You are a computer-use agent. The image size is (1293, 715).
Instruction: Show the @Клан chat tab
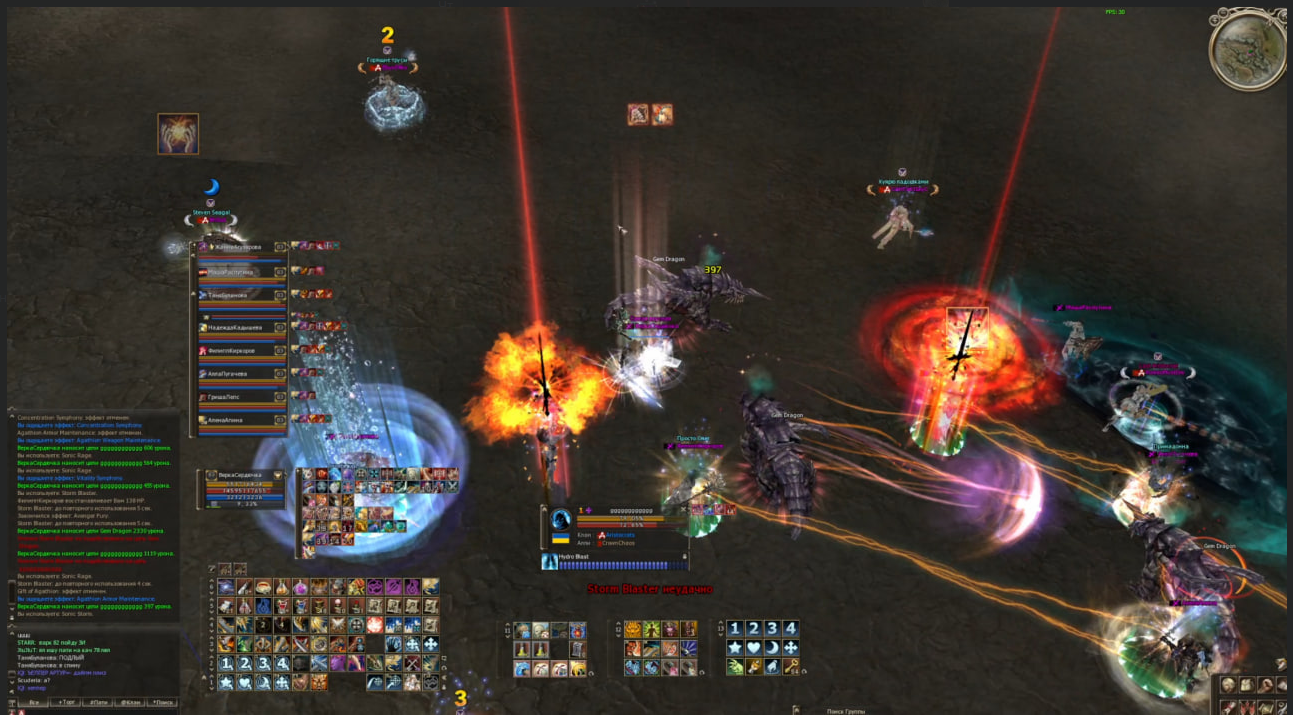[x=131, y=703]
